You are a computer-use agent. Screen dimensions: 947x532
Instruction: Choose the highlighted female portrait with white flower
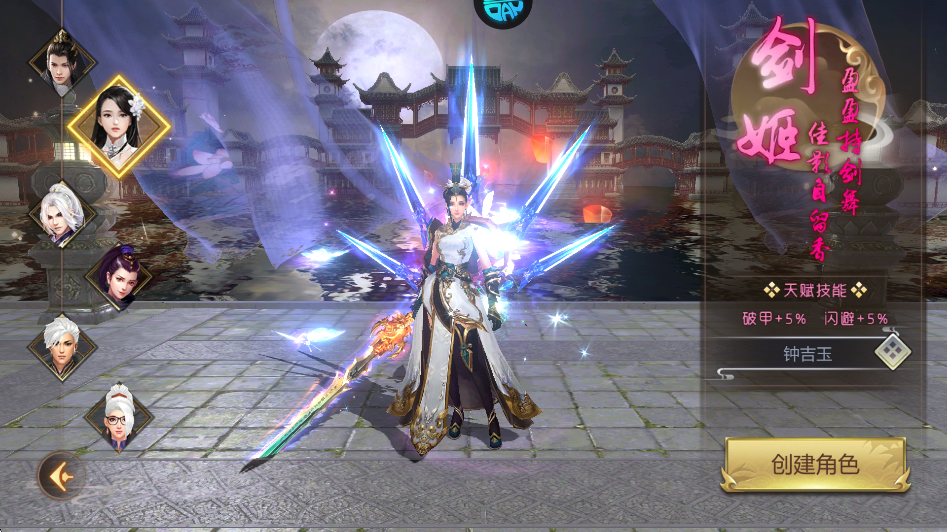[x=118, y=126]
